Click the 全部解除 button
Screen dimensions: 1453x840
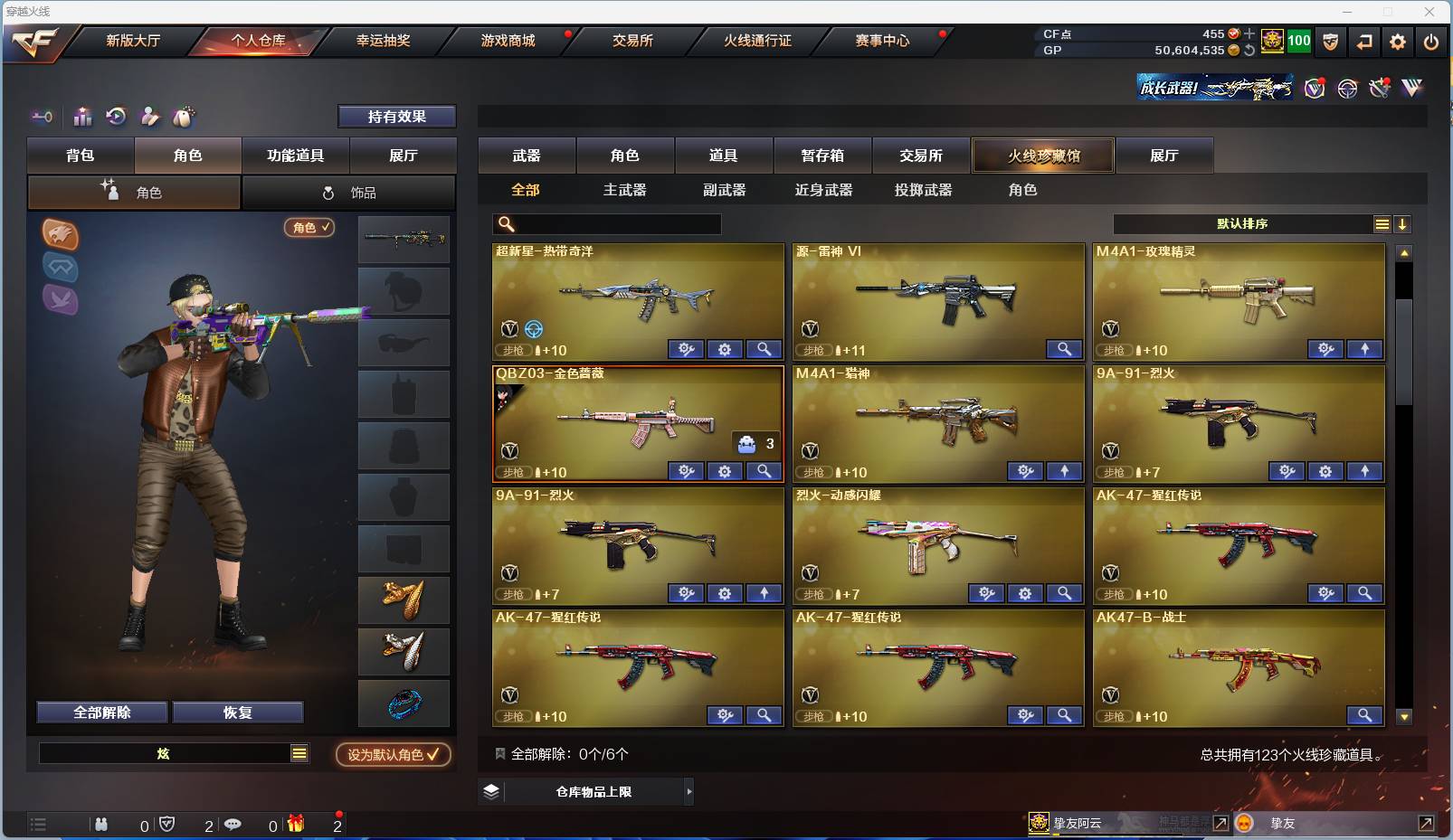(101, 712)
